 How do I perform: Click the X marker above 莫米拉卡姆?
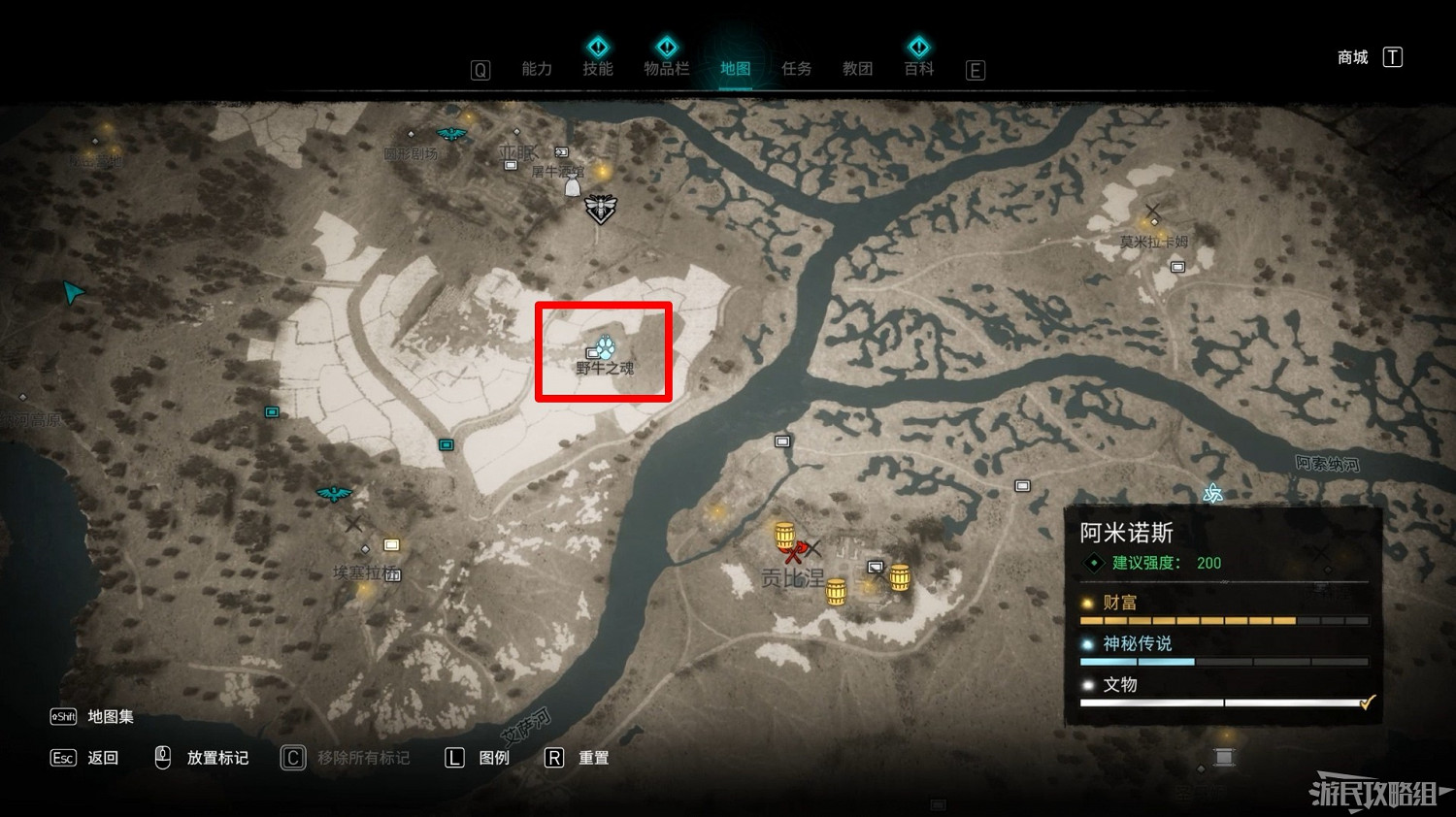[x=1153, y=211]
